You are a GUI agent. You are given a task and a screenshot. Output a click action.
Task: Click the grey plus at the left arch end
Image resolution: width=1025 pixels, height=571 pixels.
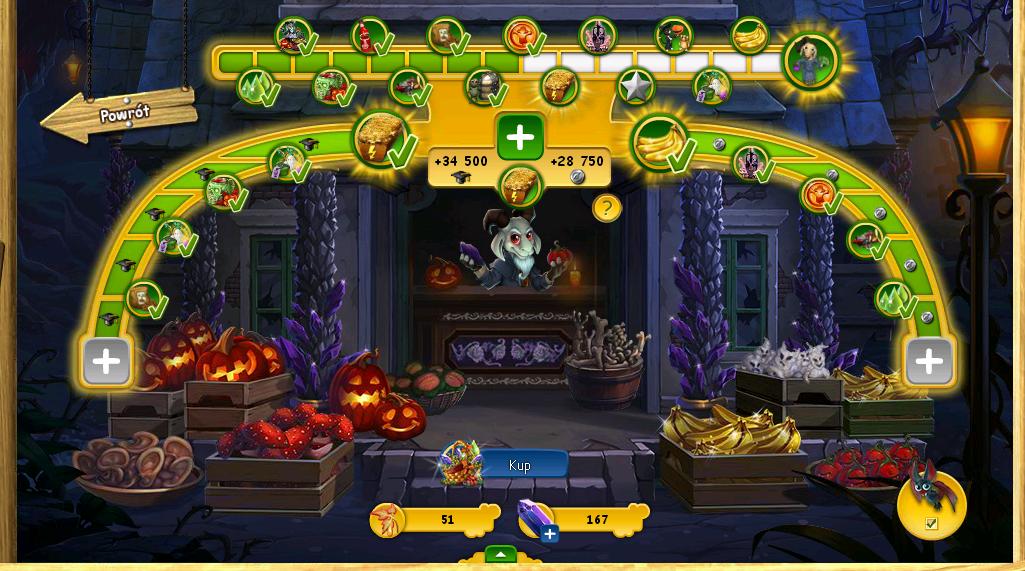(x=107, y=361)
